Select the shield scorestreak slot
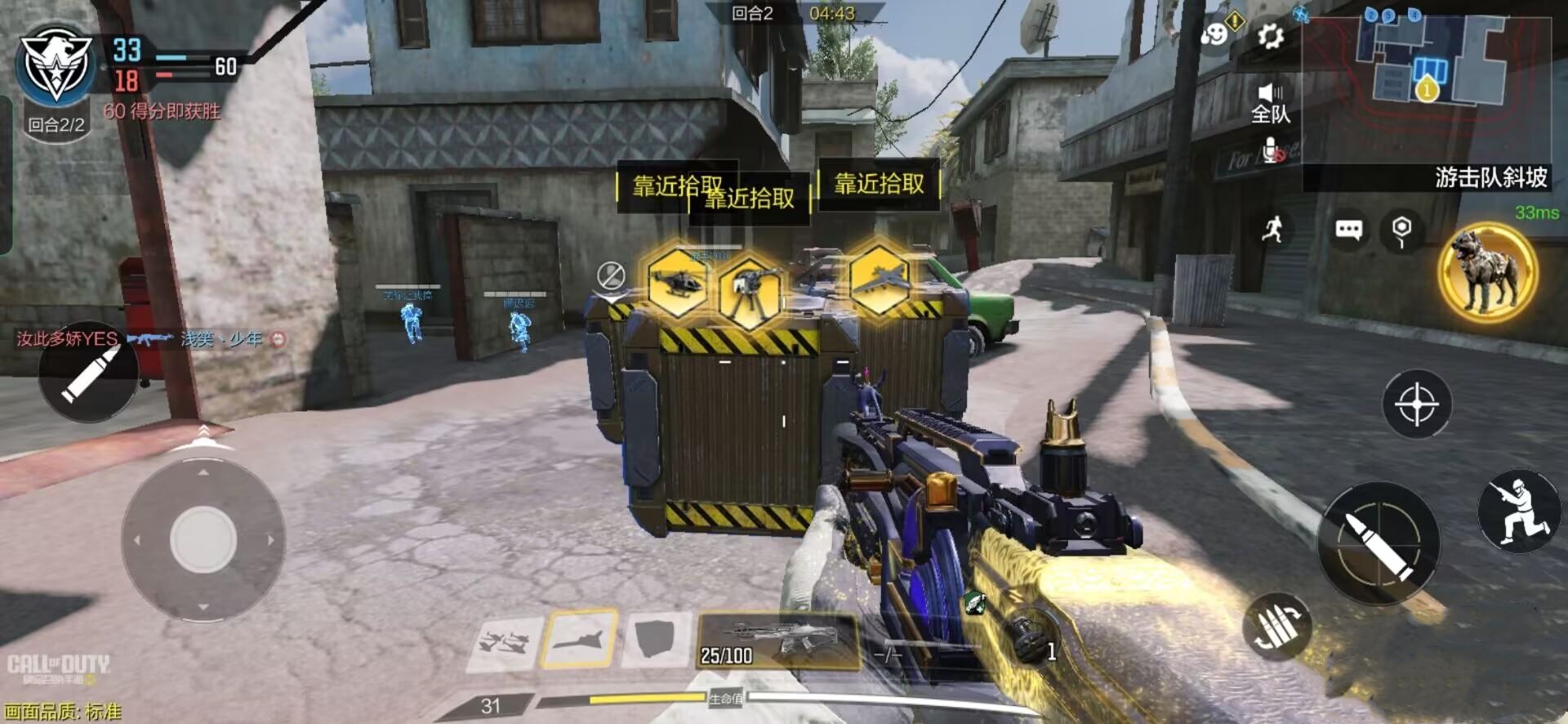 pyautogui.click(x=655, y=640)
